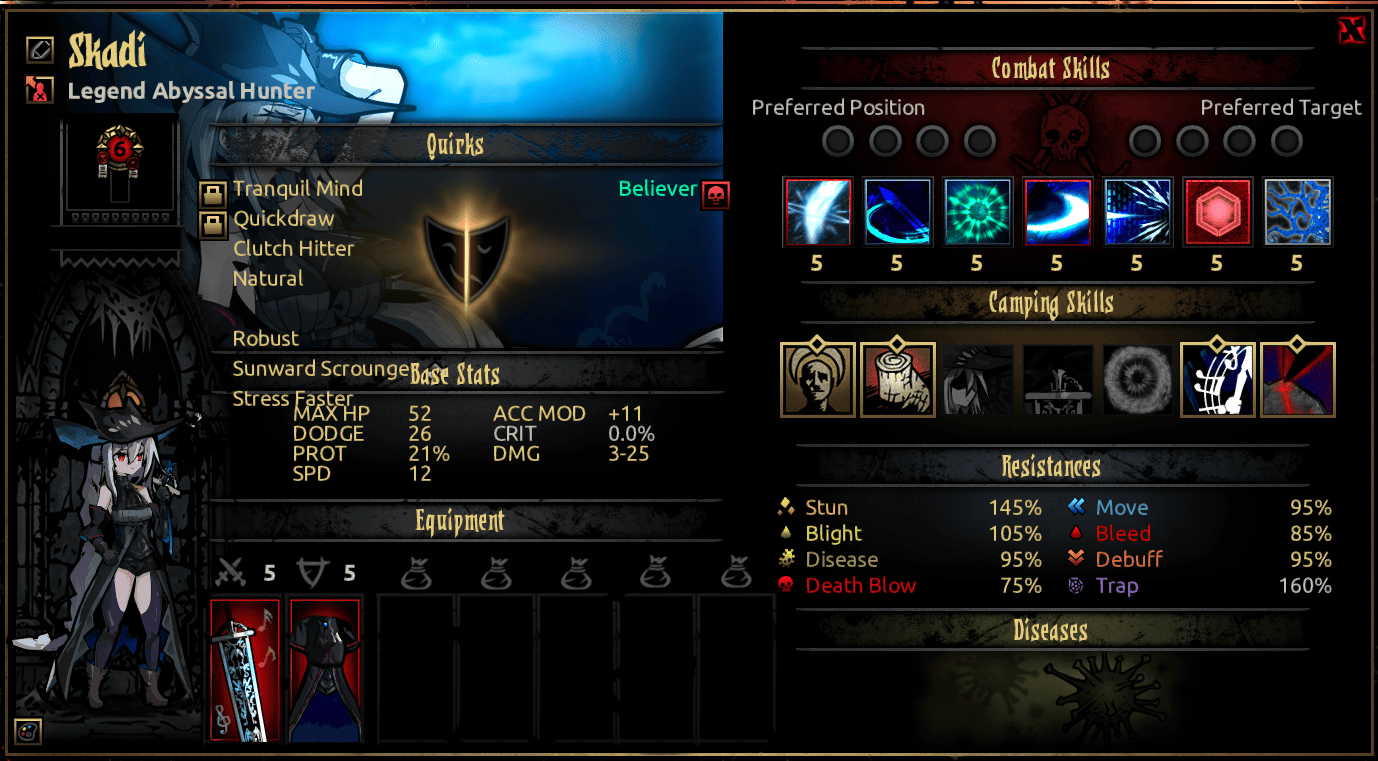The height and width of the screenshot is (761, 1378).
Task: Select the greatsword weapon equipment slot
Action: (x=246, y=669)
